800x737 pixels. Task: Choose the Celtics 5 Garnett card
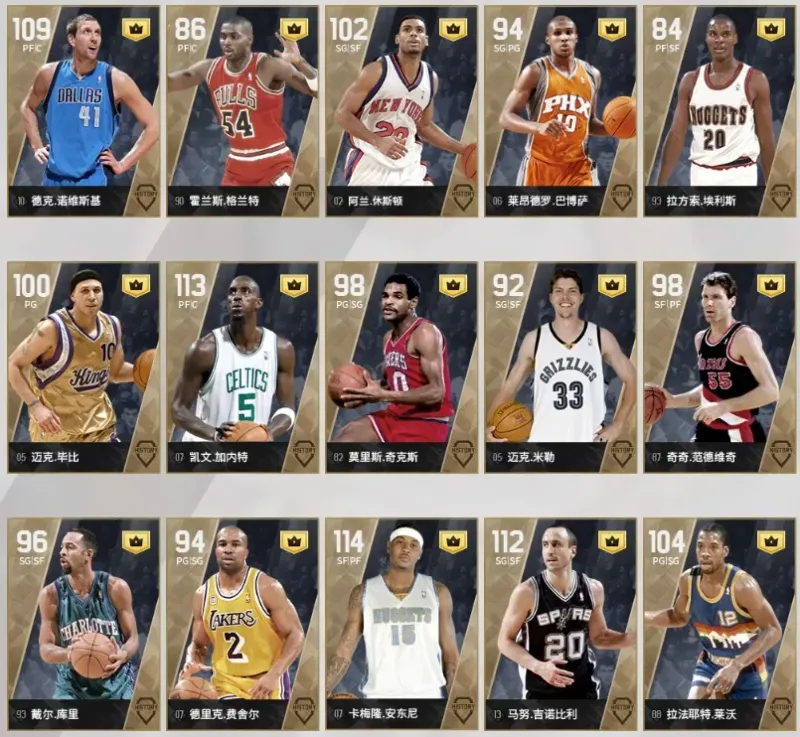242,366
